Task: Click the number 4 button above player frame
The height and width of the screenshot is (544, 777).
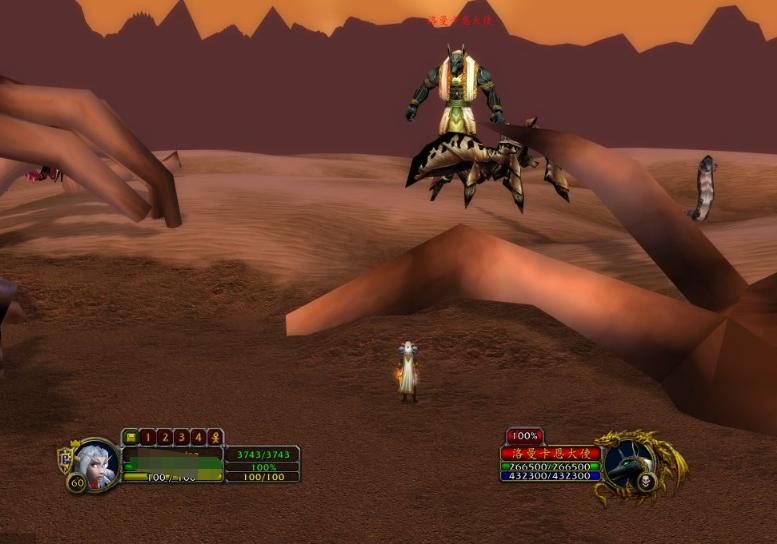Action: click(x=198, y=437)
